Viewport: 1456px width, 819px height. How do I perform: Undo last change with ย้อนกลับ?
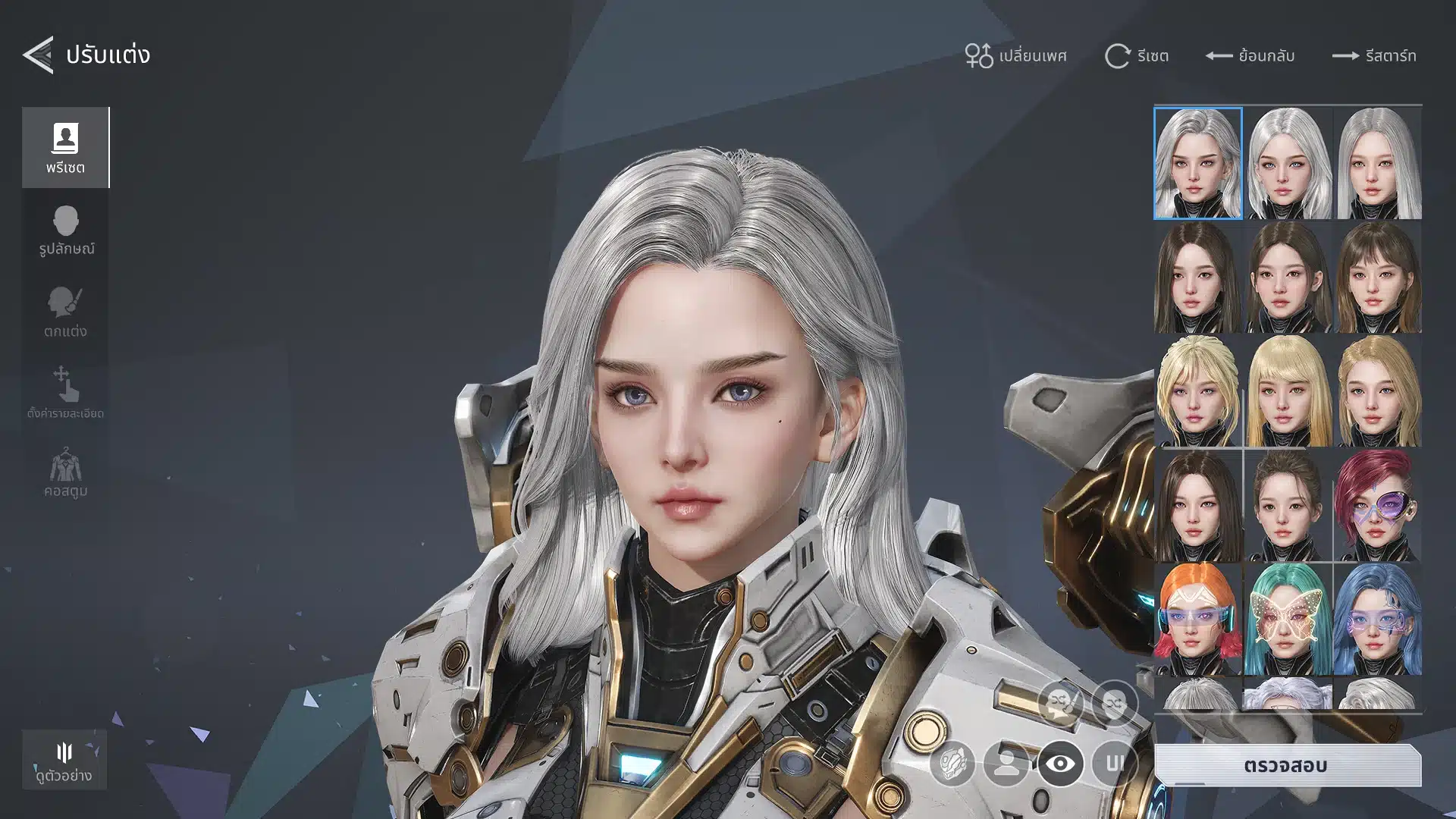1250,55
